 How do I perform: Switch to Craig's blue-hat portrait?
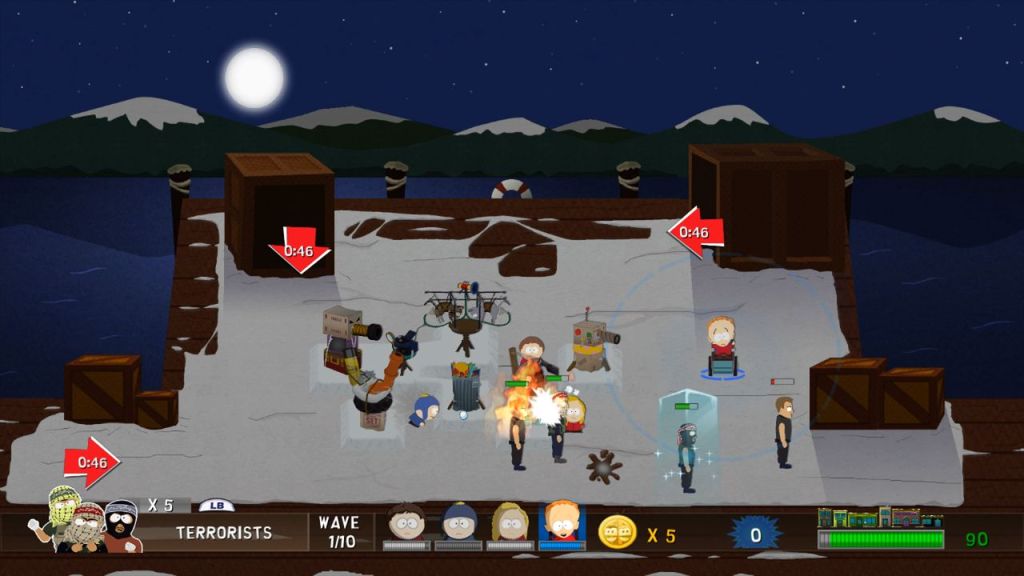(459, 523)
